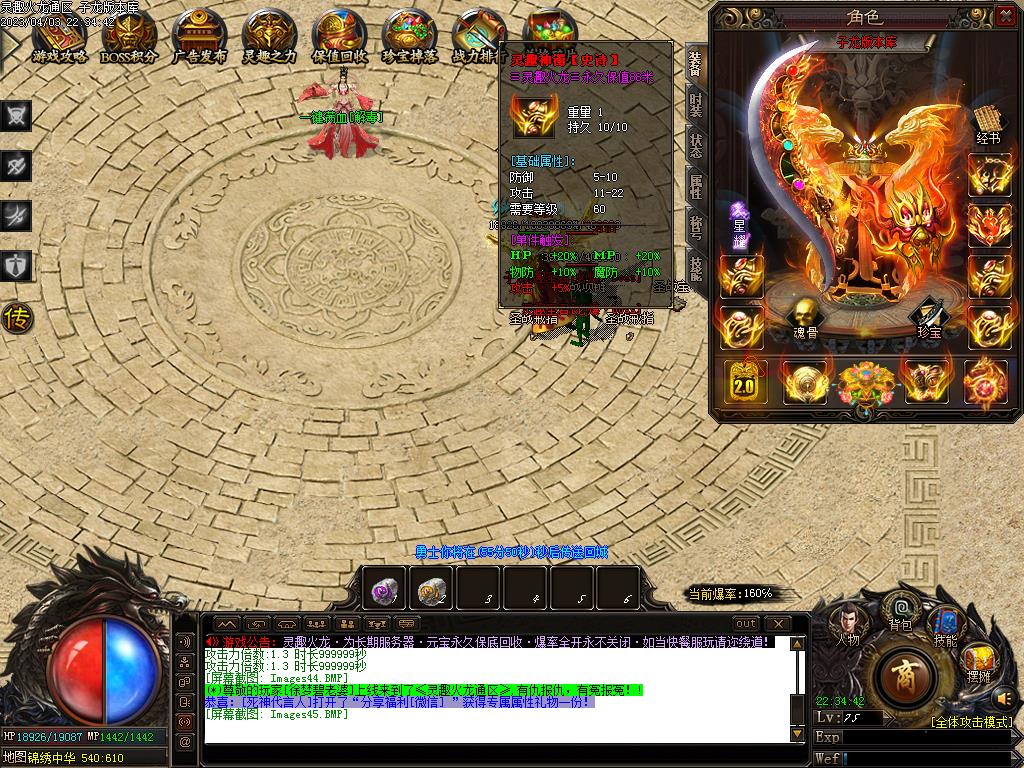Open the 广告发布 ad posting menu
This screenshot has width=1024, height=768.
pos(199,38)
